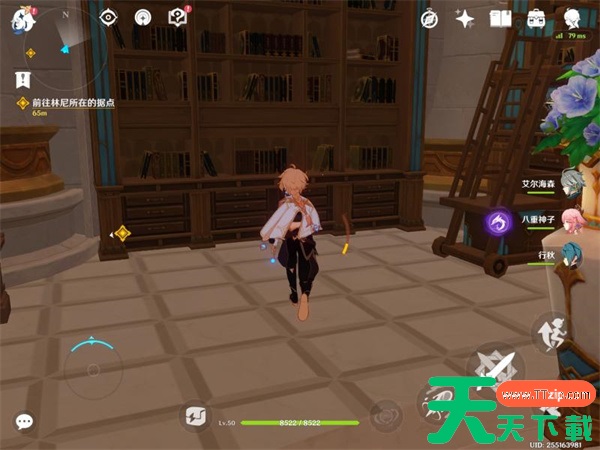
Task: Open the Wish star icon
Action: [x=464, y=18]
